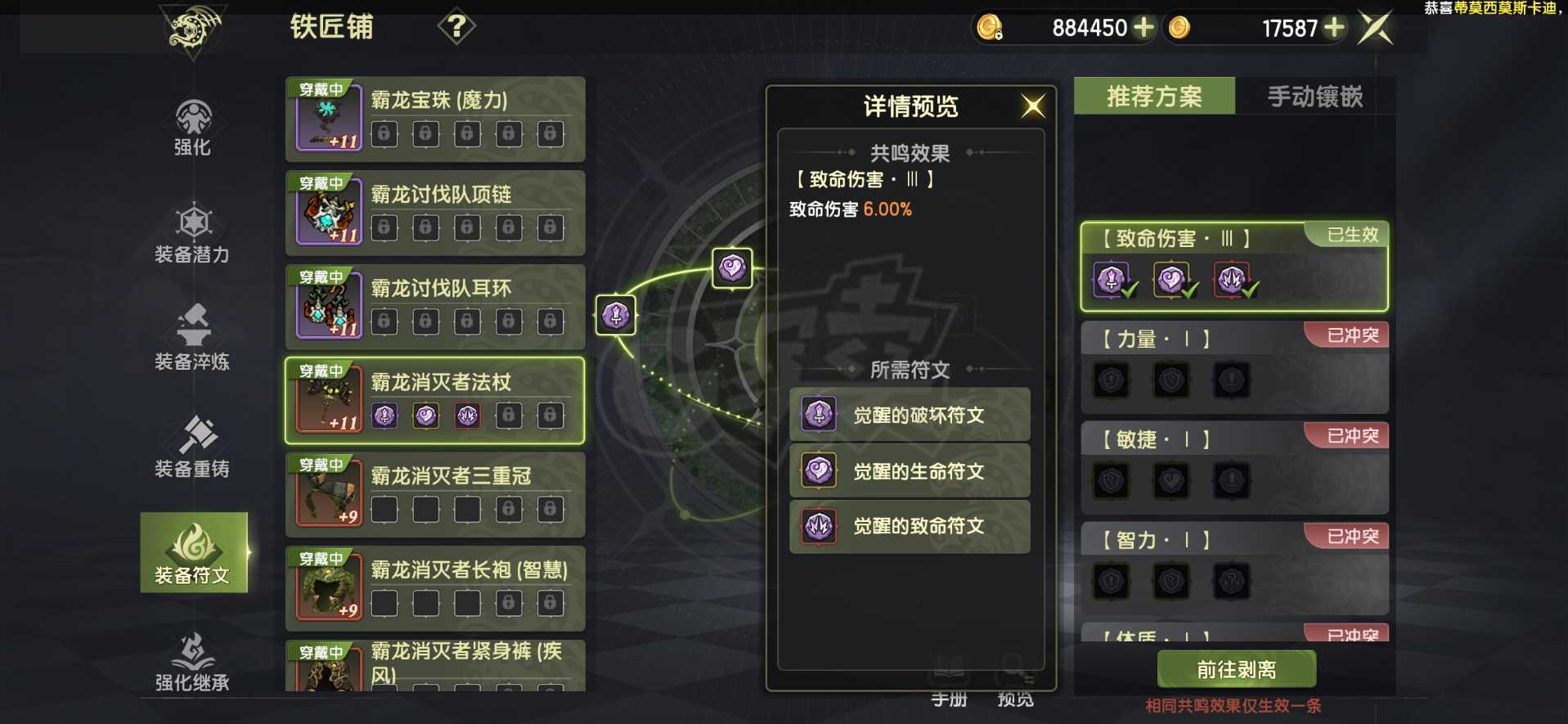
Task: Switch to the 推荐方案 tab
Action: pyautogui.click(x=1153, y=97)
